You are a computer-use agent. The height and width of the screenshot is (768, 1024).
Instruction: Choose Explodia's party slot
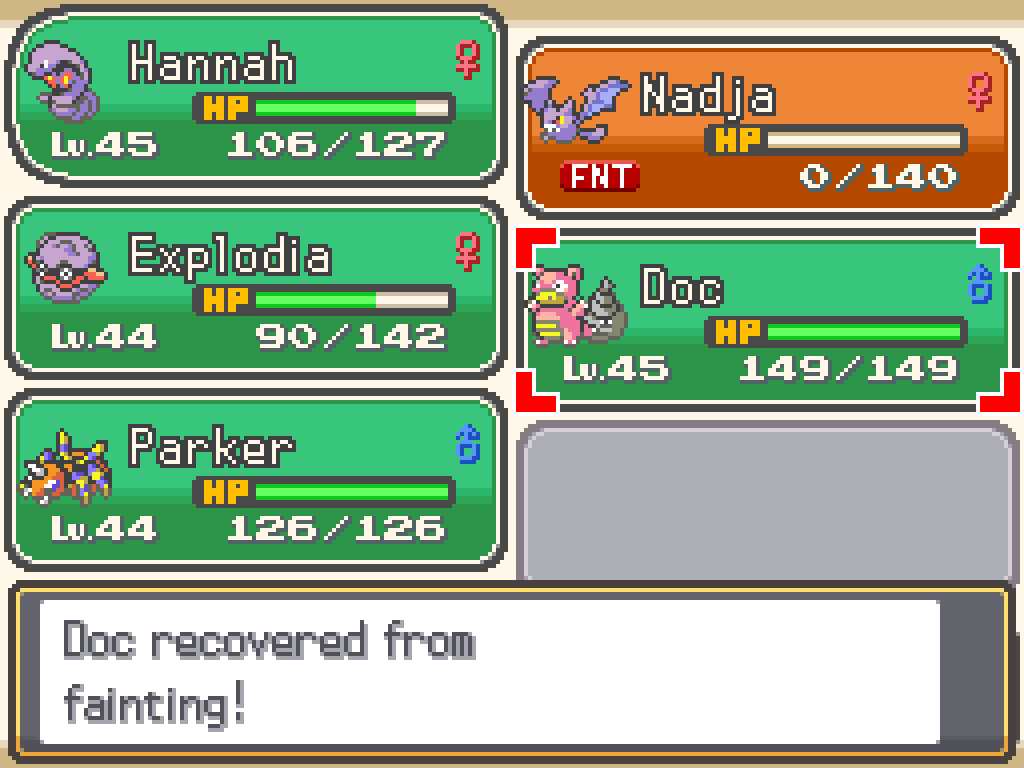click(x=254, y=288)
